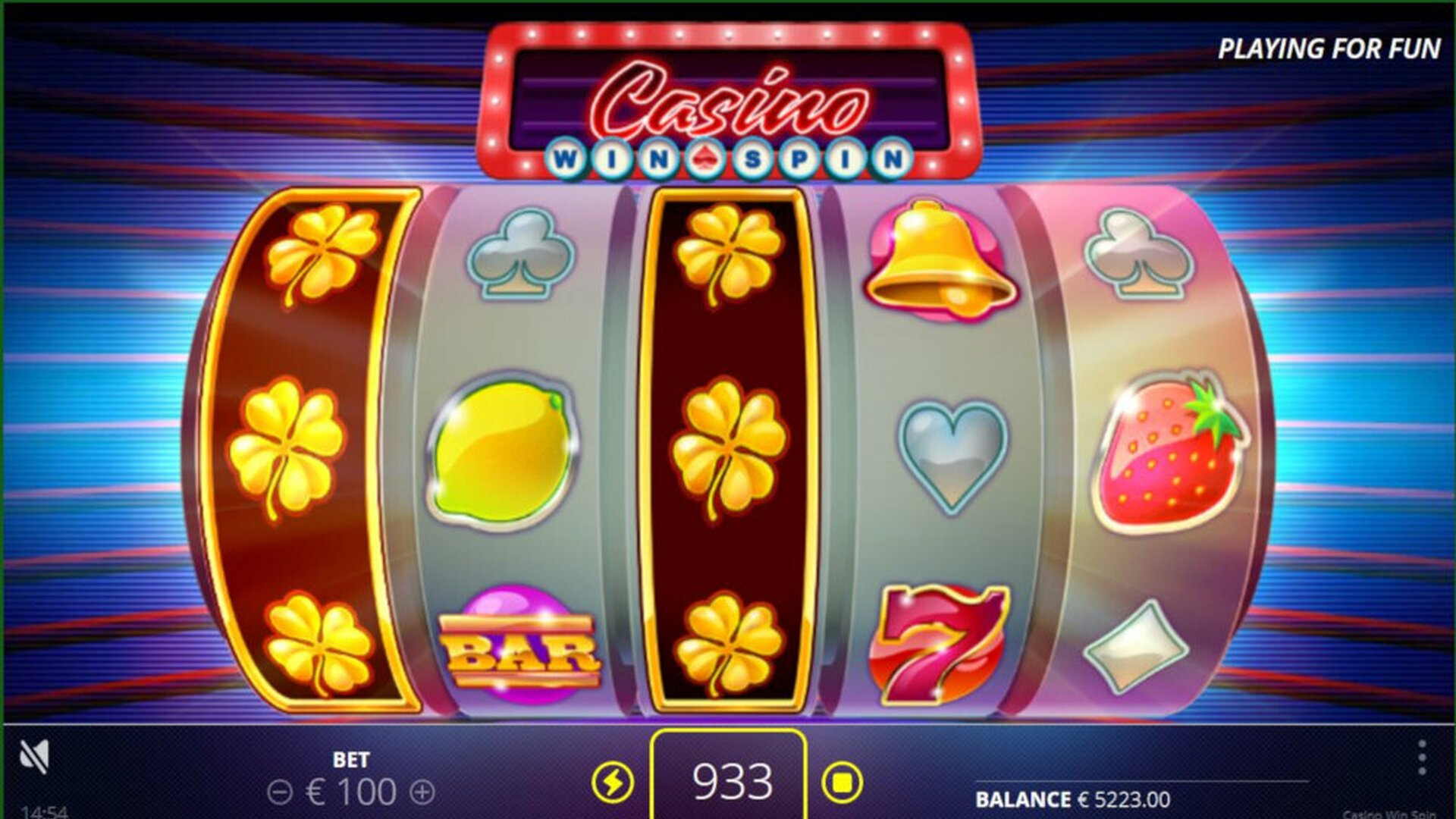
Task: Stop autoplay with the yellow square button
Action: [842, 782]
